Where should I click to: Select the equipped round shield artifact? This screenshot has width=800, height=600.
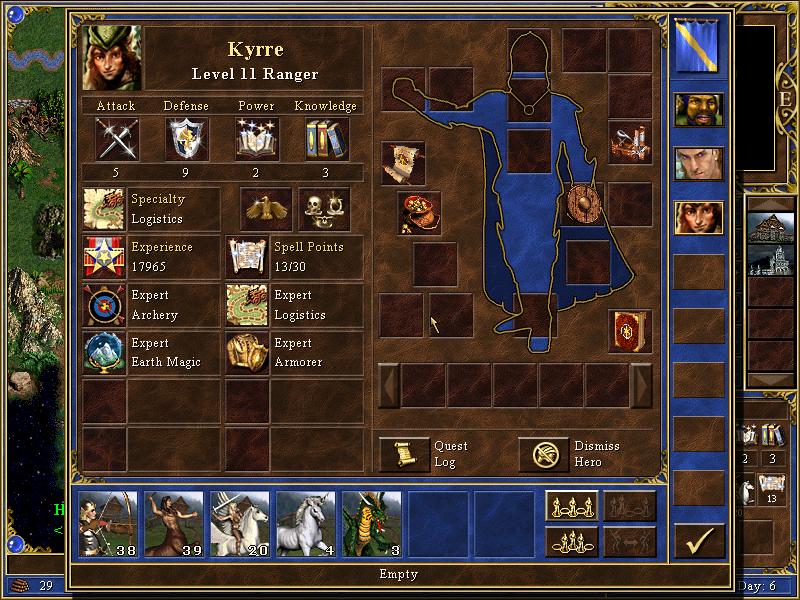pyautogui.click(x=585, y=203)
